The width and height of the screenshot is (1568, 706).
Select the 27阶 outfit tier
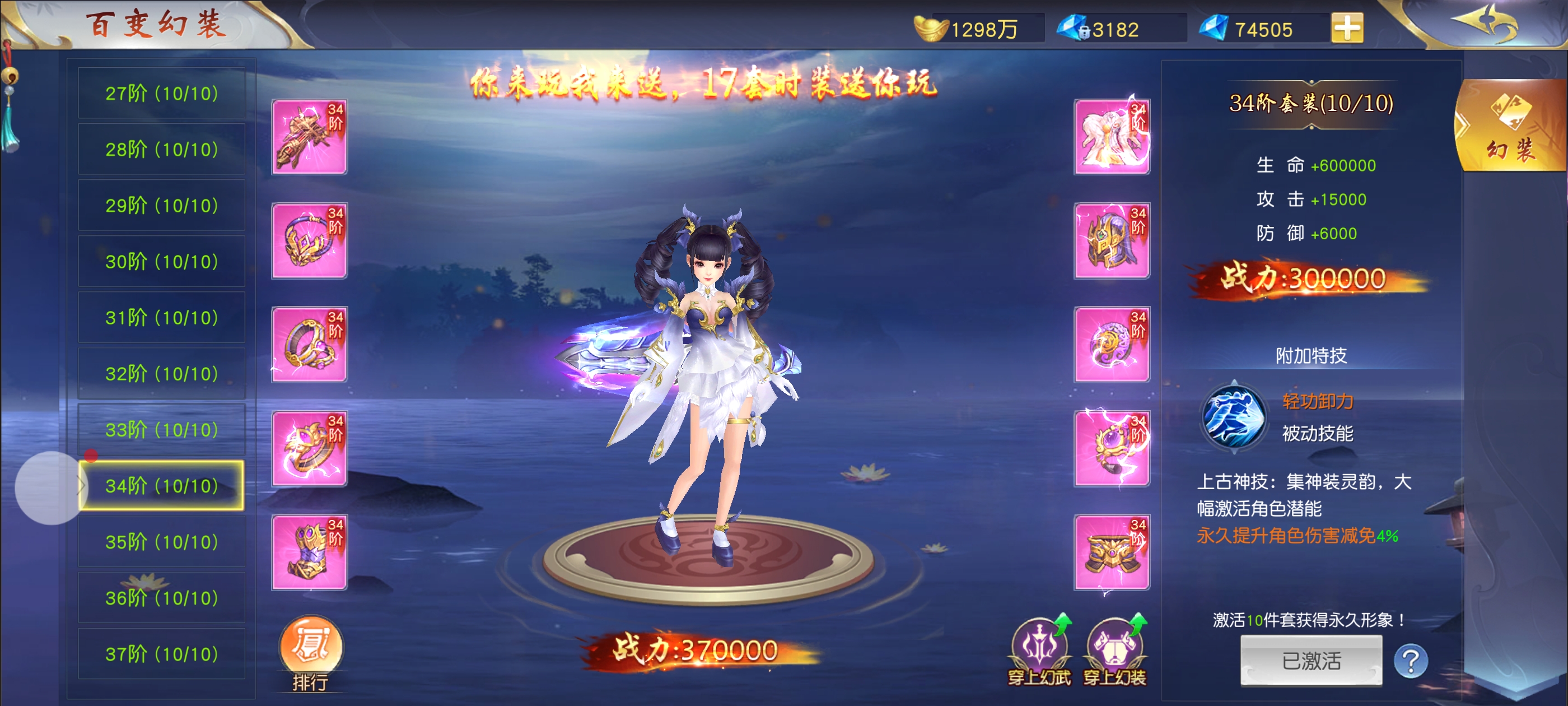(161, 93)
